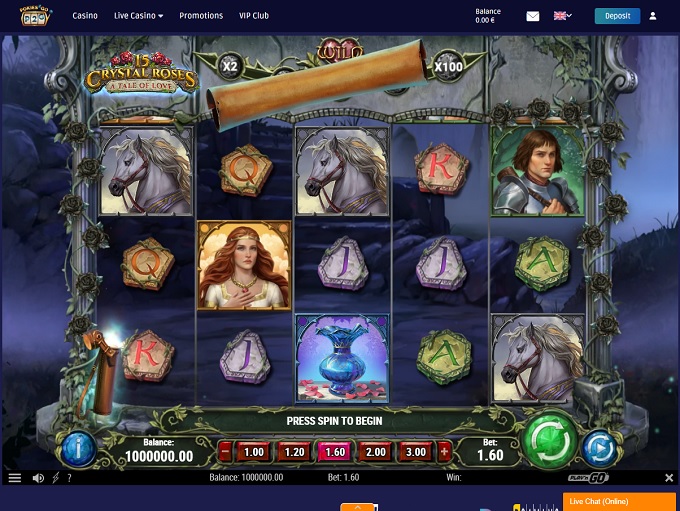Image resolution: width=680 pixels, height=511 pixels.
Task: Close the game with the X button
Action: (x=669, y=478)
